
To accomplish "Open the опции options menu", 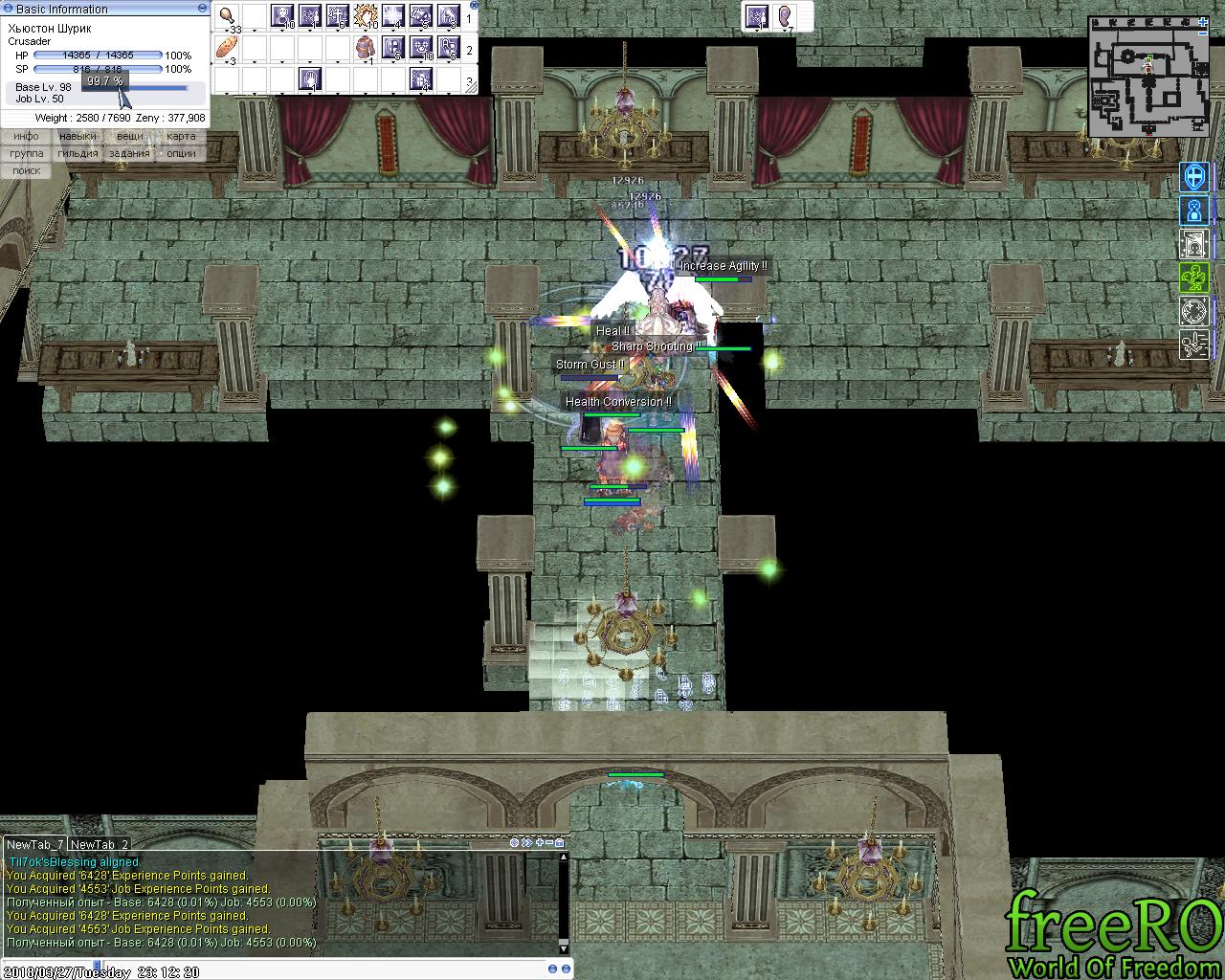I will tap(181, 153).
